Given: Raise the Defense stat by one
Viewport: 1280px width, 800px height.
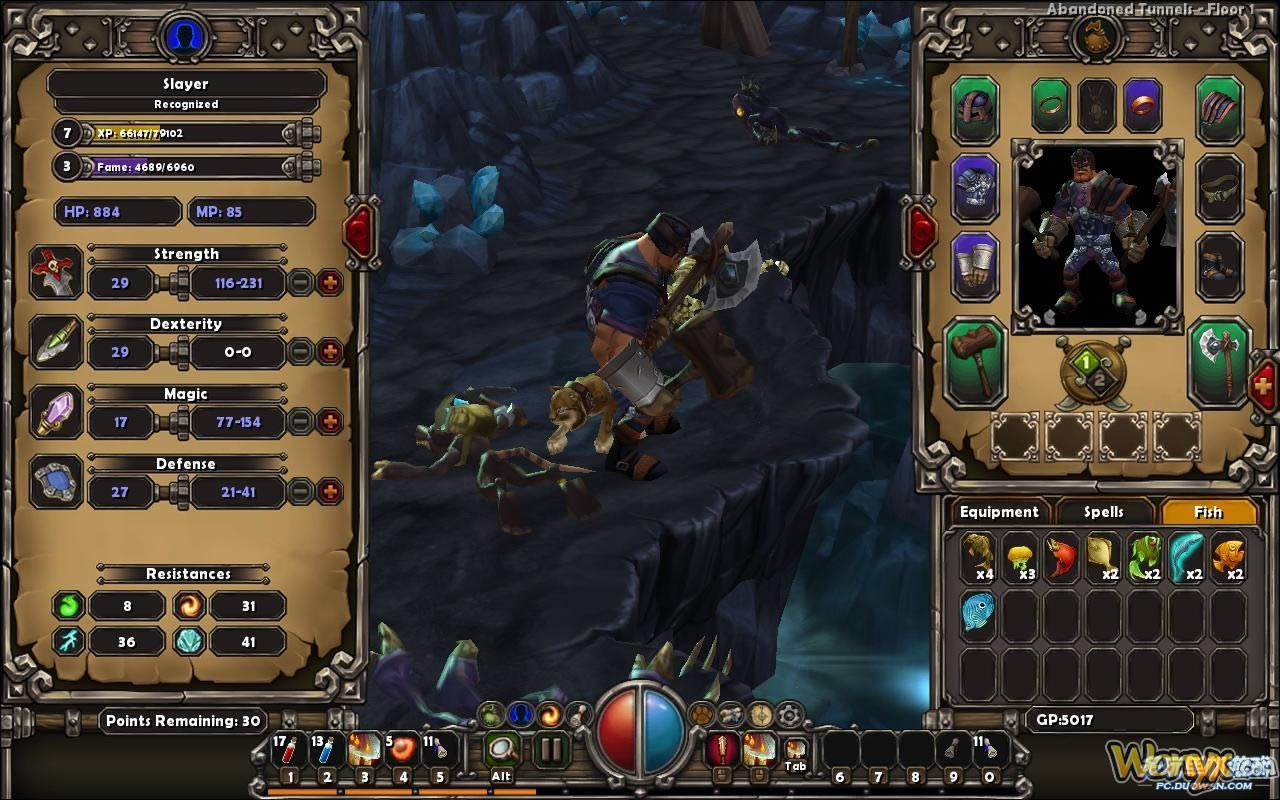Looking at the screenshot, I should pos(329,492).
